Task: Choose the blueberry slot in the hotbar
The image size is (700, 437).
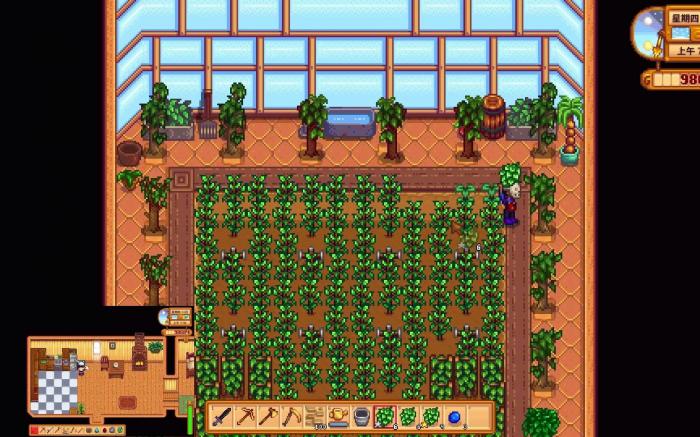Action: coord(456,417)
